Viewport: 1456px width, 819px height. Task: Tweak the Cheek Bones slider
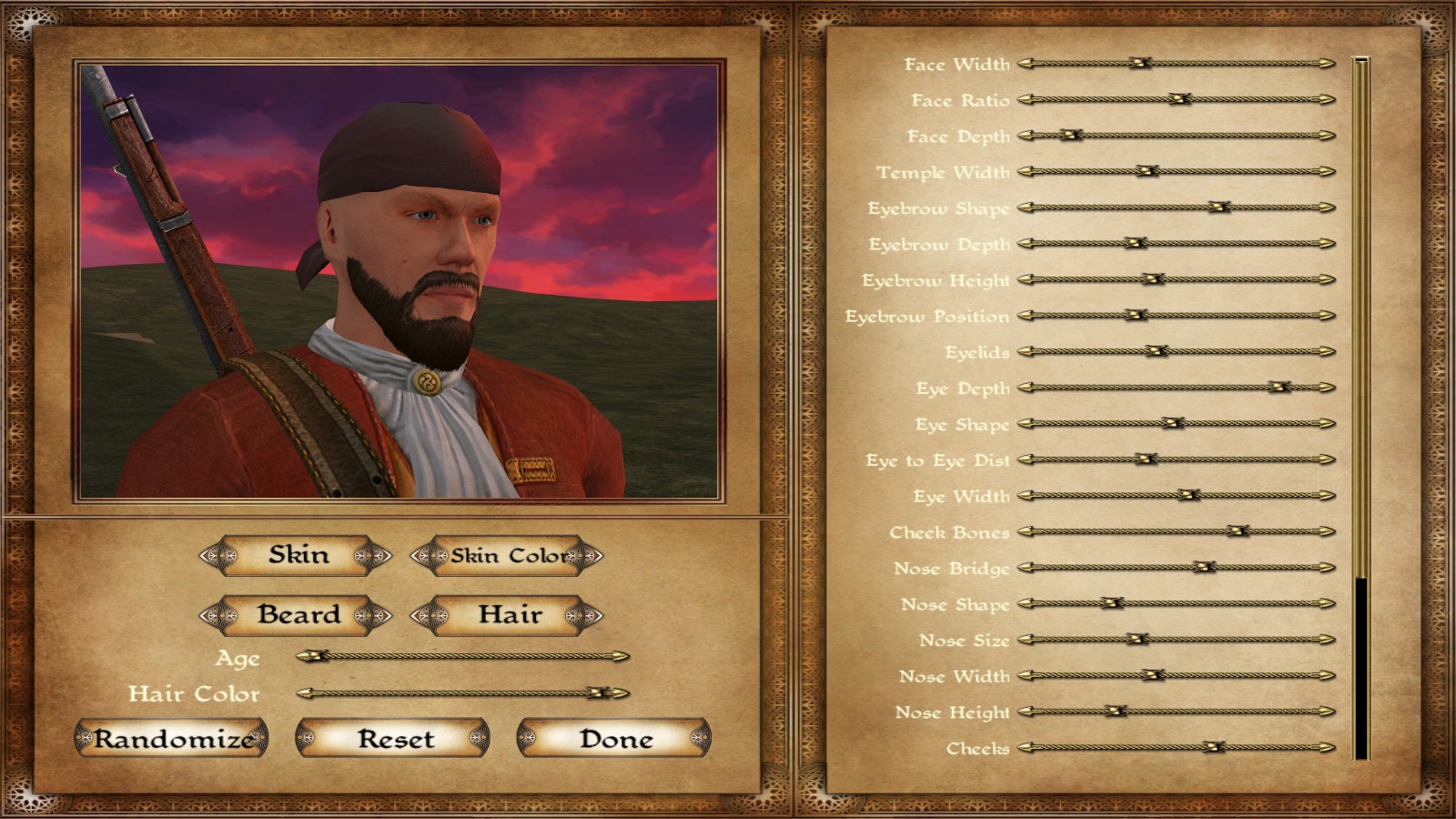click(1176, 531)
